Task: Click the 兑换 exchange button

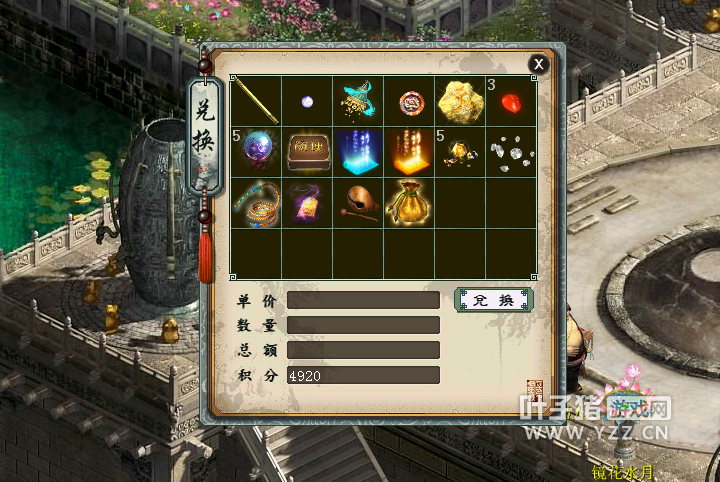Action: pos(494,300)
